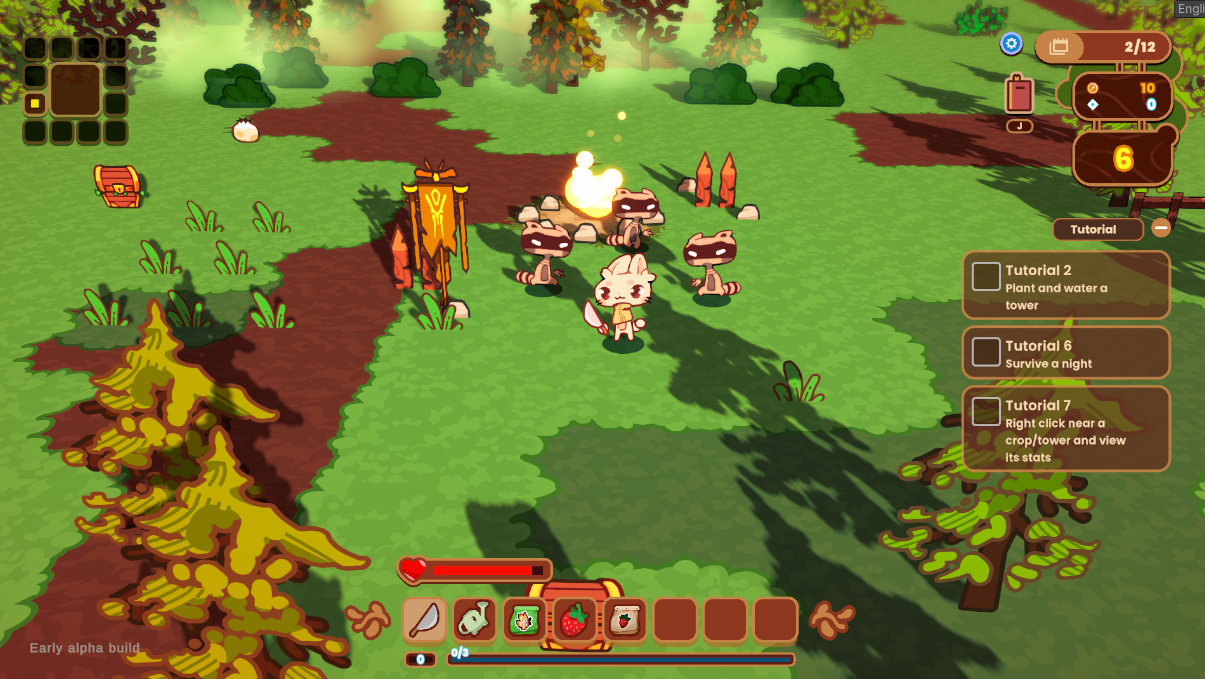Choose the green seed packet slot
The width and height of the screenshot is (1205, 679).
click(x=524, y=620)
